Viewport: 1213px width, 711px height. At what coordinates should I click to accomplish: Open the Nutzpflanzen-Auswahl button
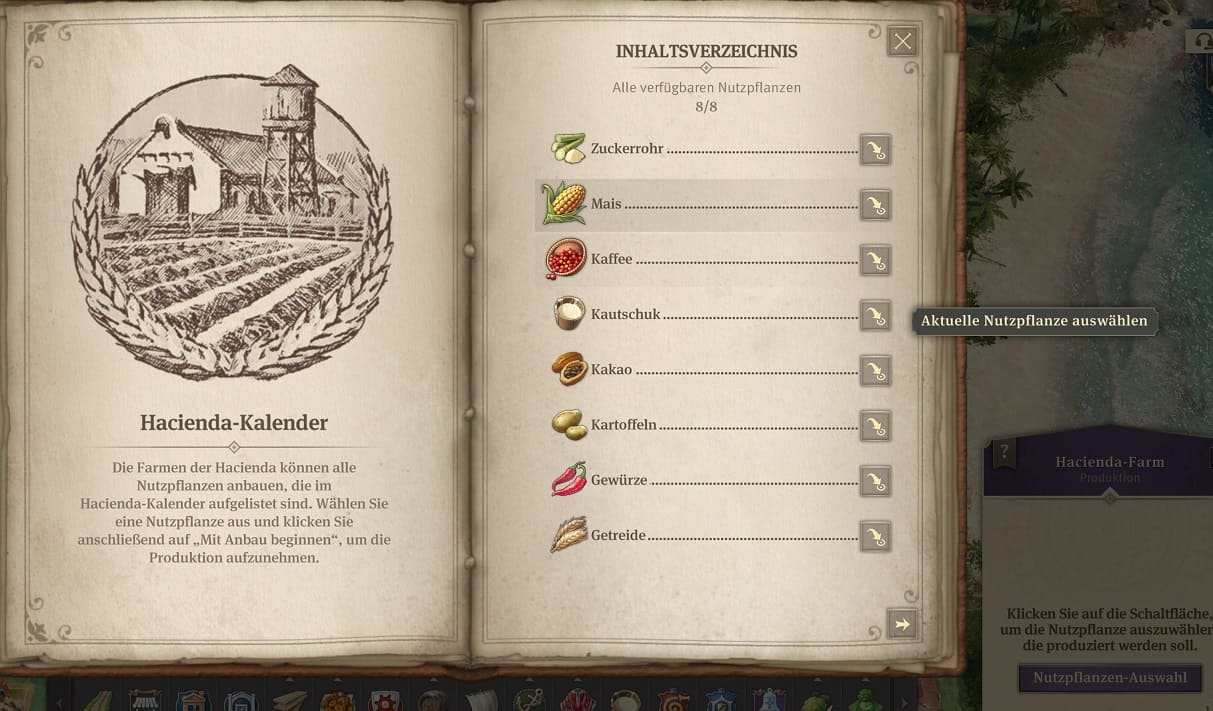coord(1109,677)
